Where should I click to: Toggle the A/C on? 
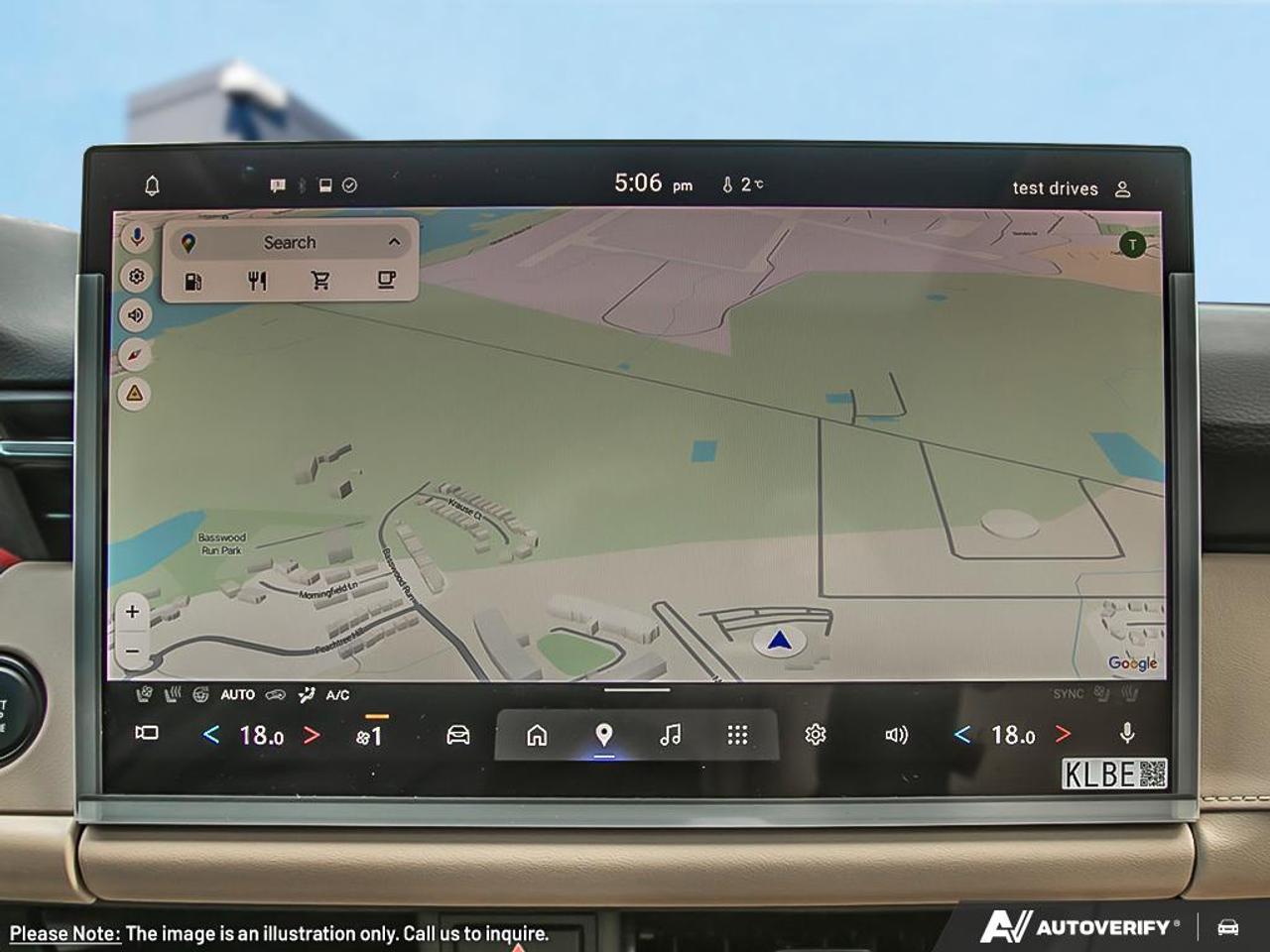(x=337, y=694)
